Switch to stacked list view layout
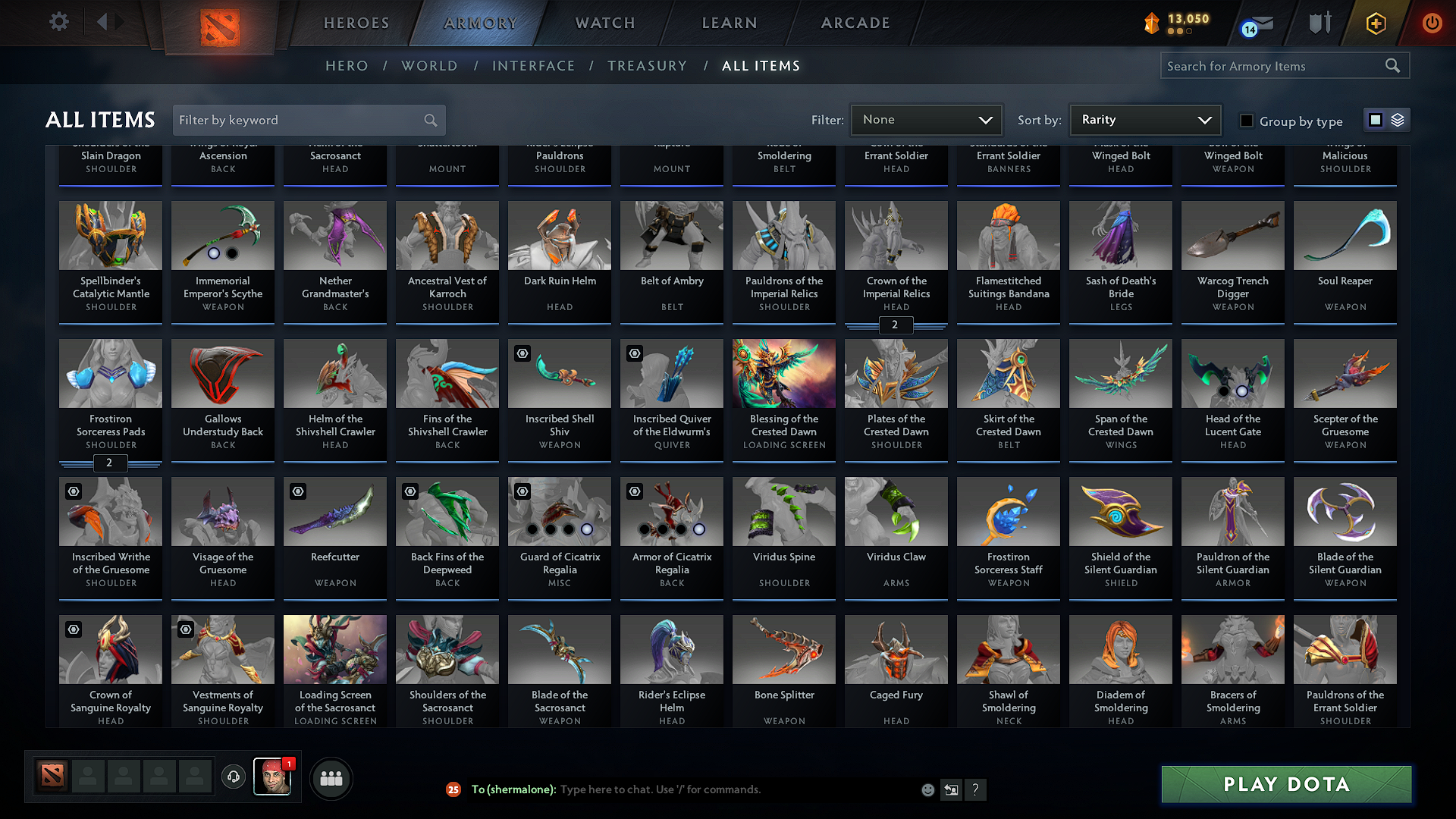The width and height of the screenshot is (1456, 819). pos(1396,119)
